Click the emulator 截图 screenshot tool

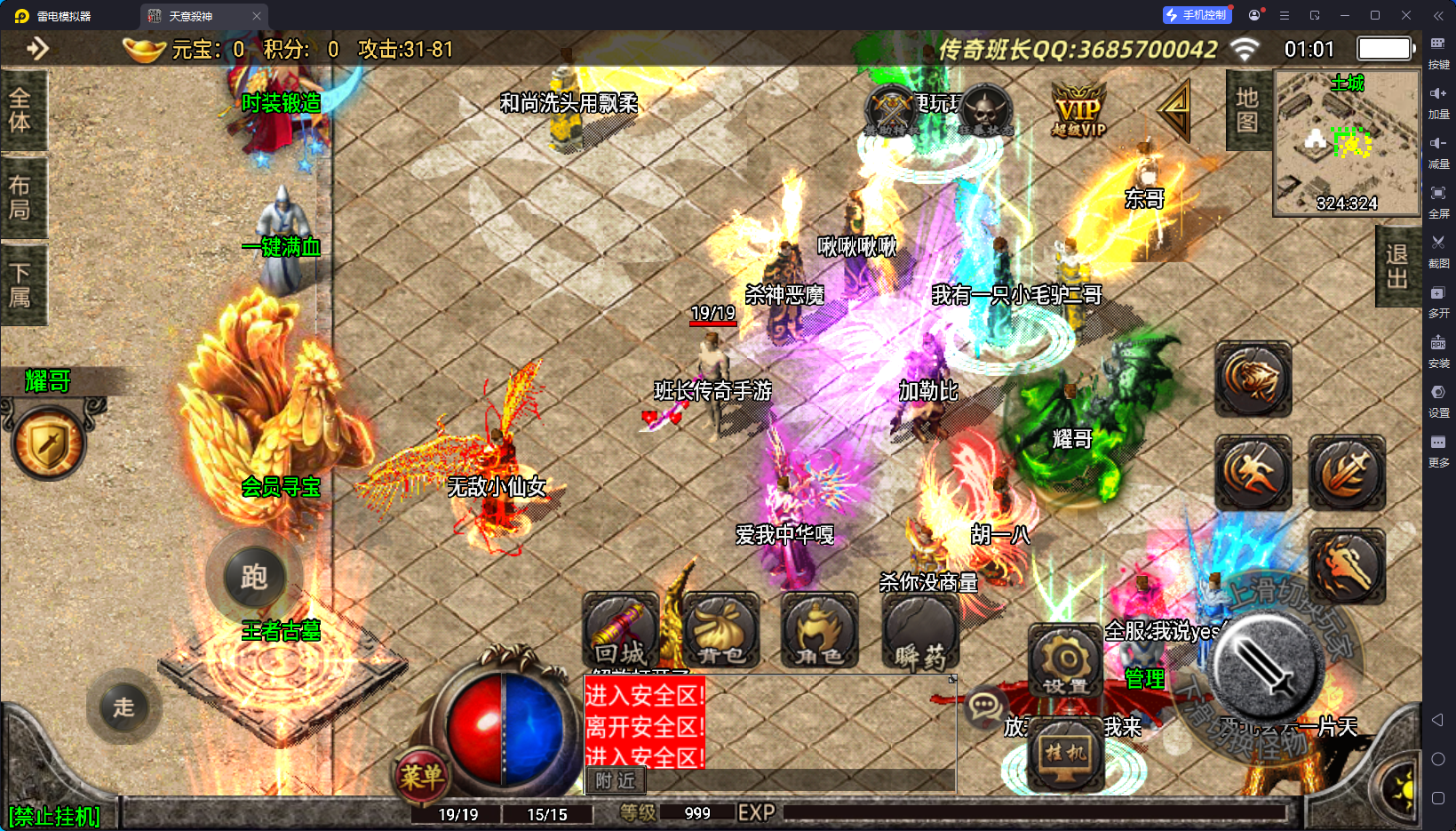point(1438,251)
